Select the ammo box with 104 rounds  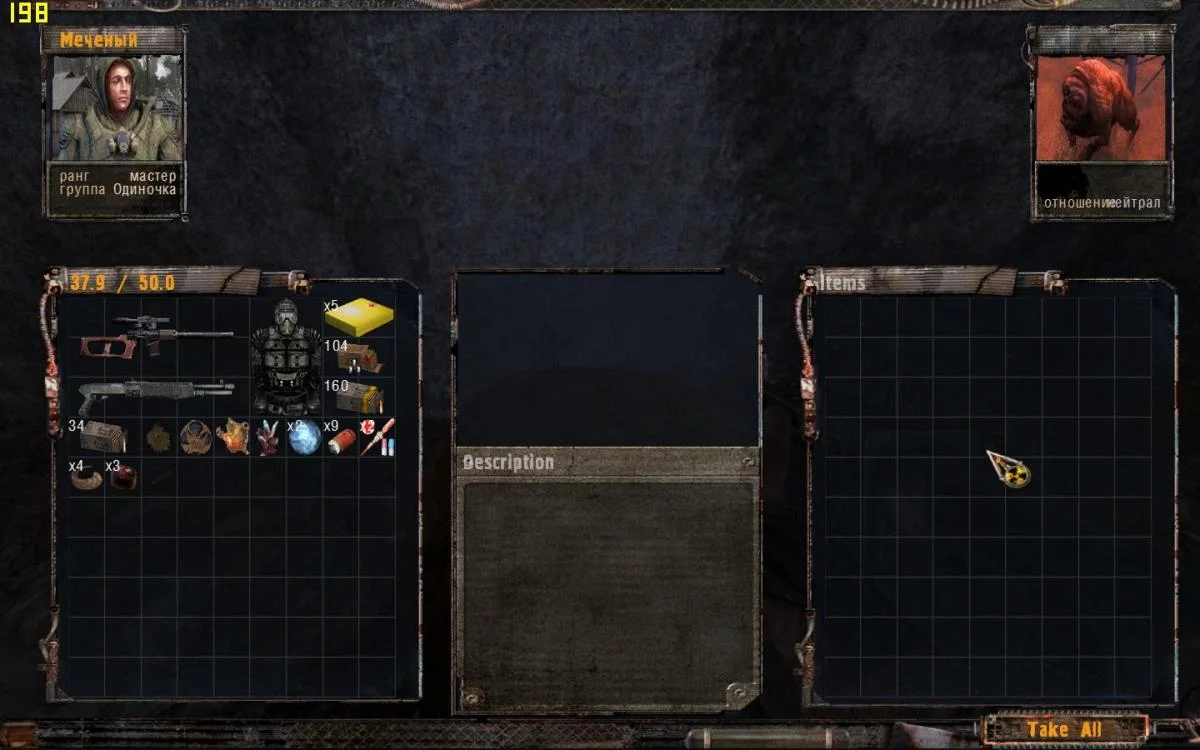pyautogui.click(x=359, y=357)
